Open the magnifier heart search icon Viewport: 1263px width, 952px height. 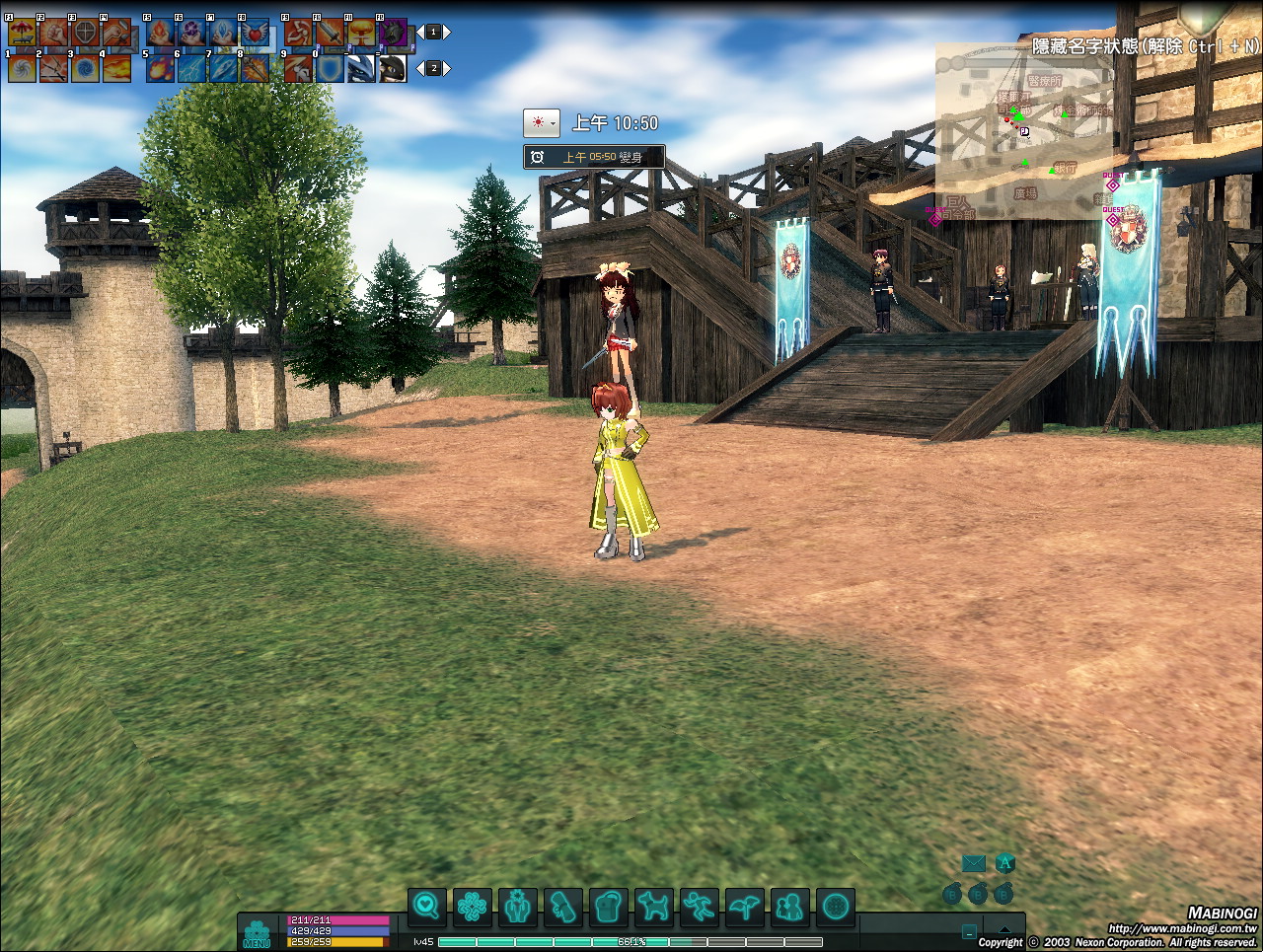[x=426, y=906]
